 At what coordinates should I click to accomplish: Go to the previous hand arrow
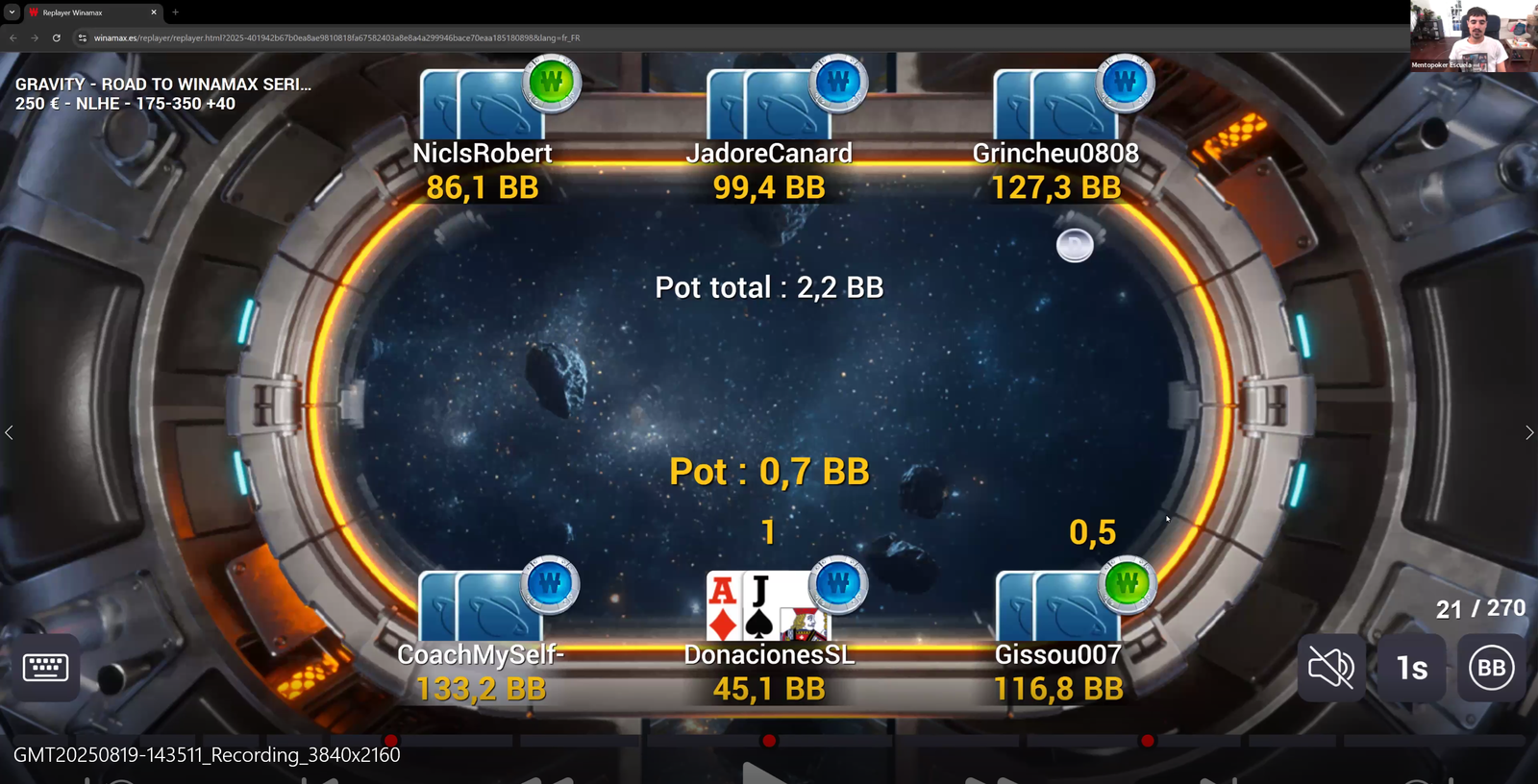(10, 432)
